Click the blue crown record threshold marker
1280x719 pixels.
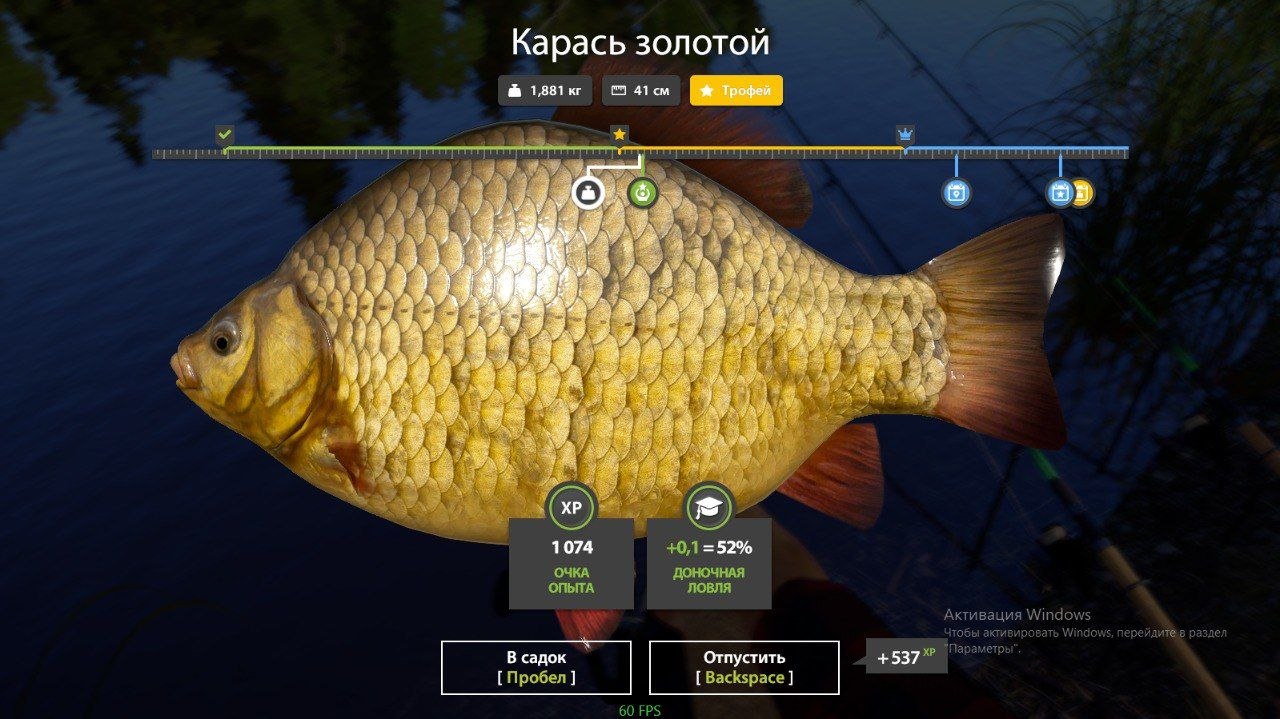coord(905,135)
